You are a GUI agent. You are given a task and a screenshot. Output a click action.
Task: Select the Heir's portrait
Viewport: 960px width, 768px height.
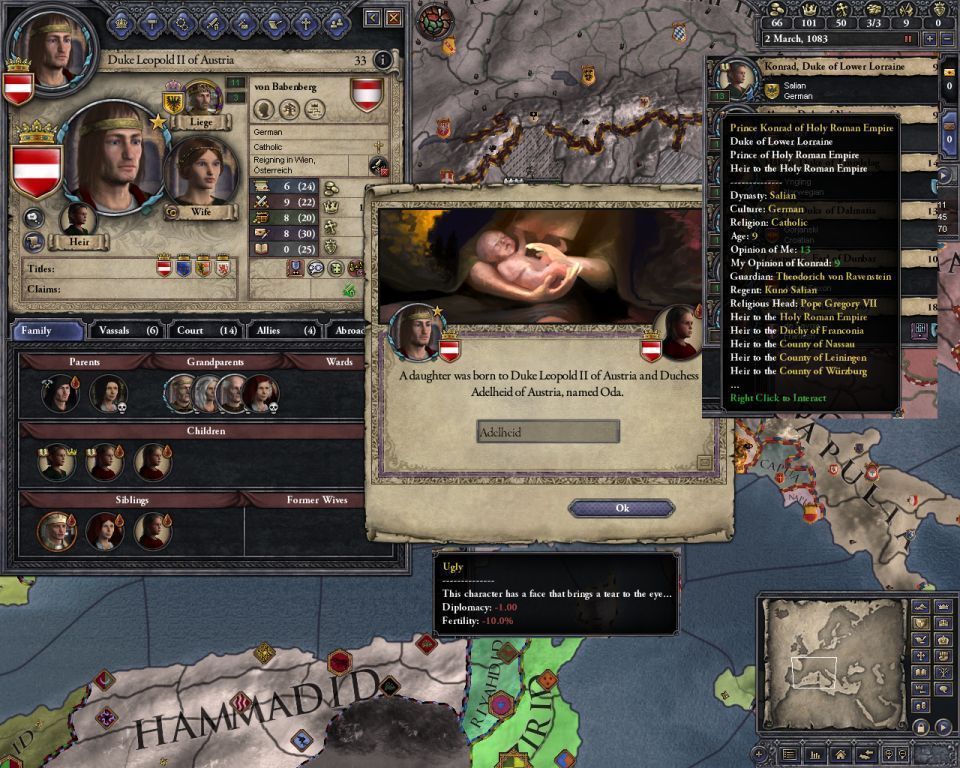(77, 218)
